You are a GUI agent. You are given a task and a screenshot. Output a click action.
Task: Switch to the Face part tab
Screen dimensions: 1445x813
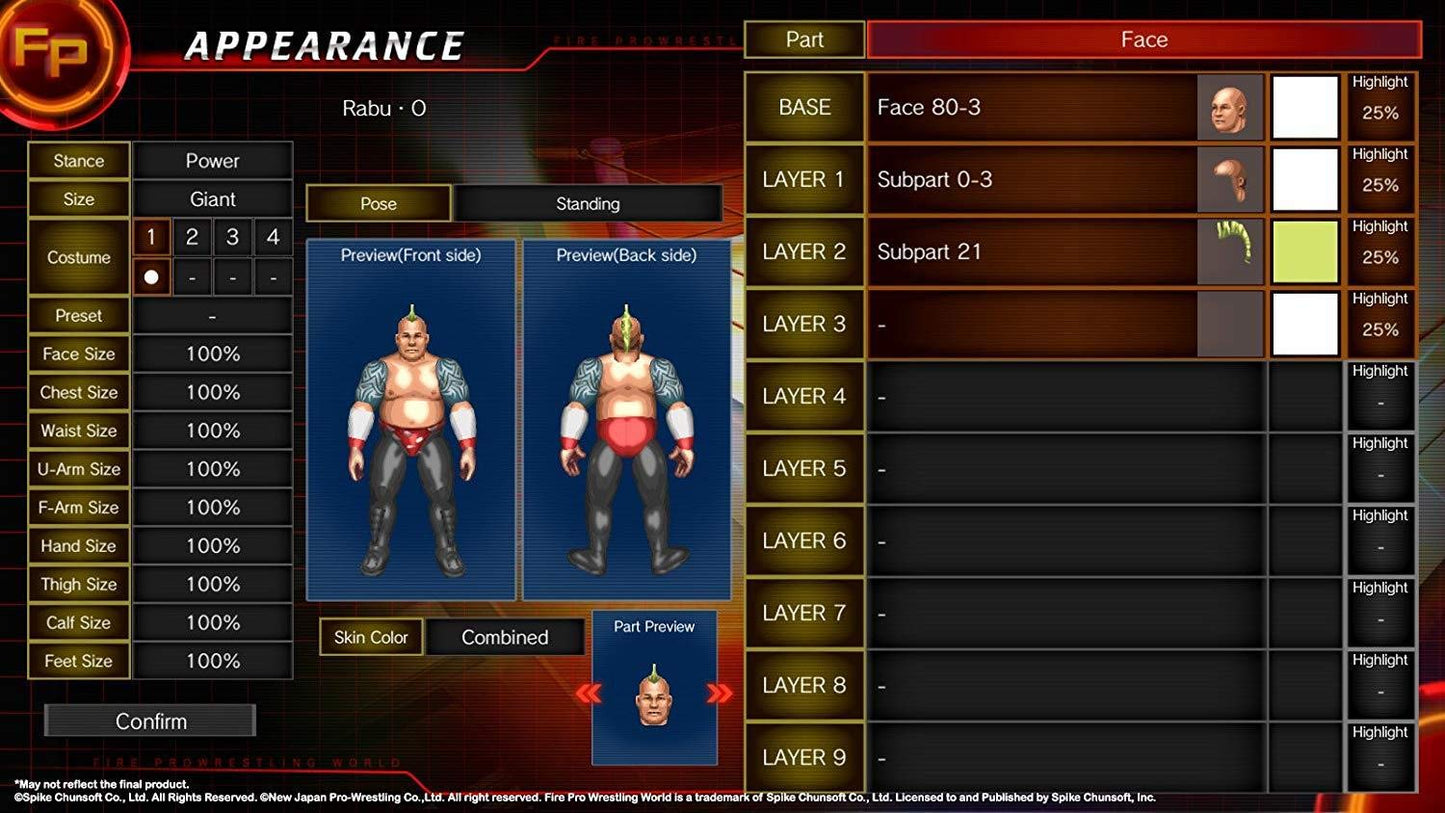point(1143,39)
